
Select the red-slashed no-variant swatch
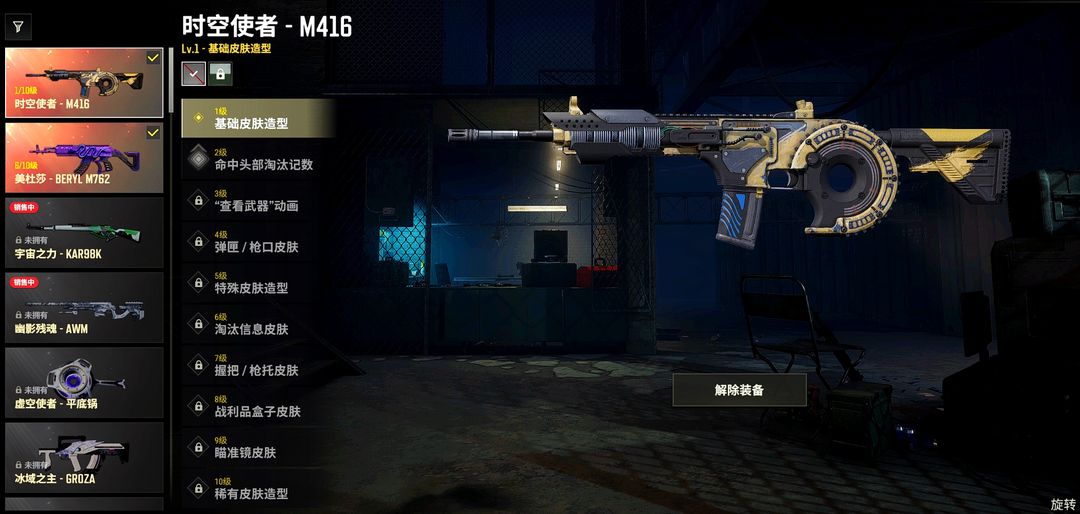point(193,73)
